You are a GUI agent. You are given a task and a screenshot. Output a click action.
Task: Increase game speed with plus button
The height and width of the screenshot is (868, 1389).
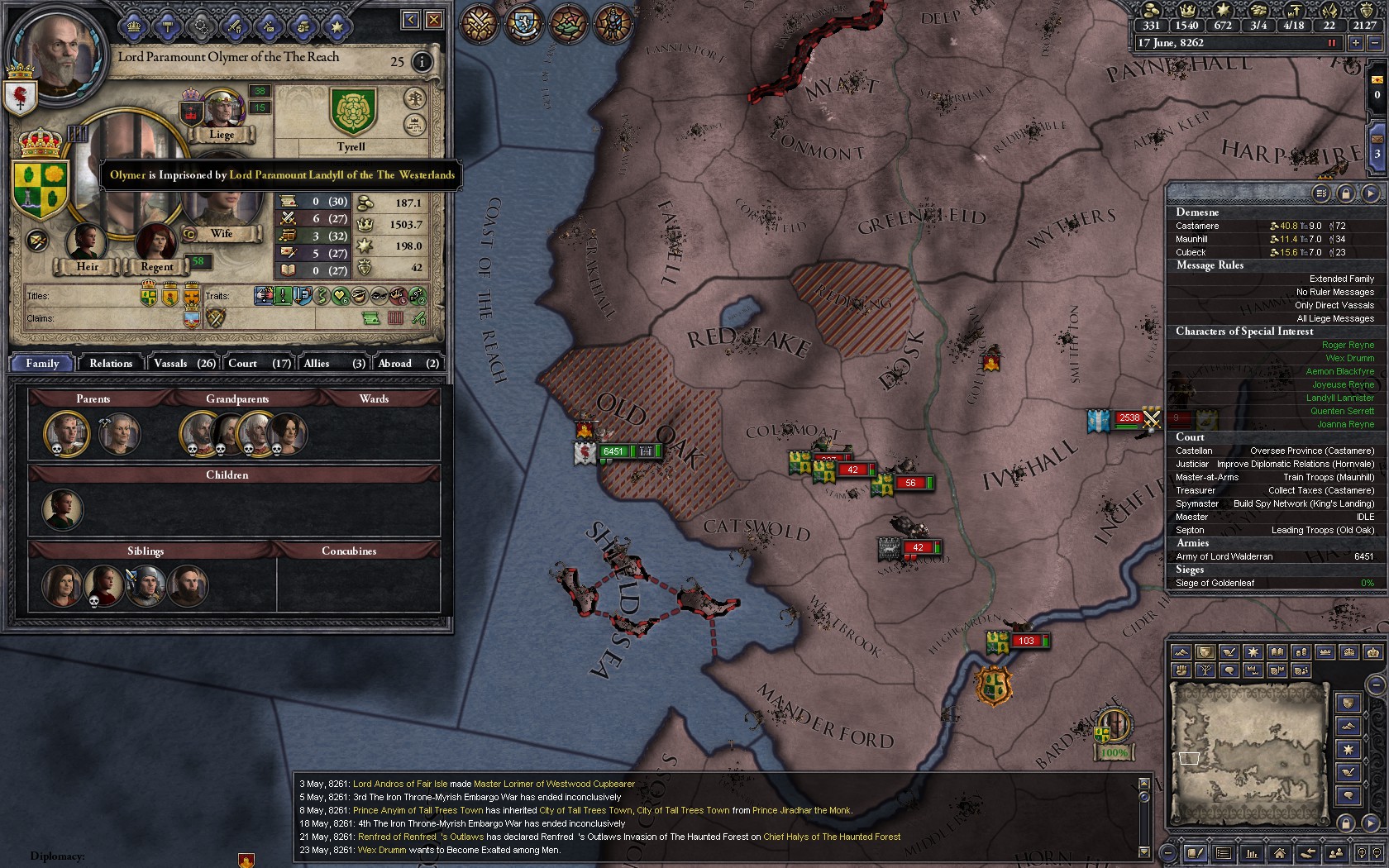(1355, 43)
